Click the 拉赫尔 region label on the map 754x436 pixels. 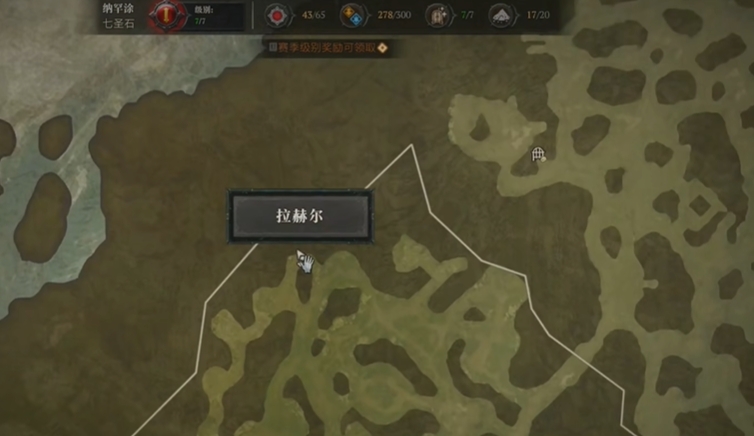tap(301, 216)
